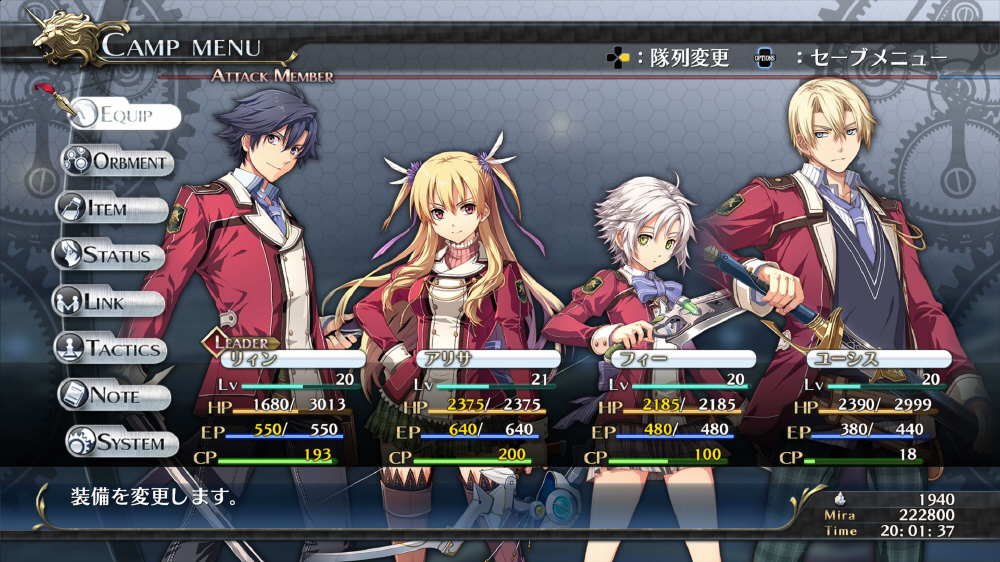Viewport: 1000px width, 562px height.
Task: Choose the Status menu entry
Action: click(108, 255)
